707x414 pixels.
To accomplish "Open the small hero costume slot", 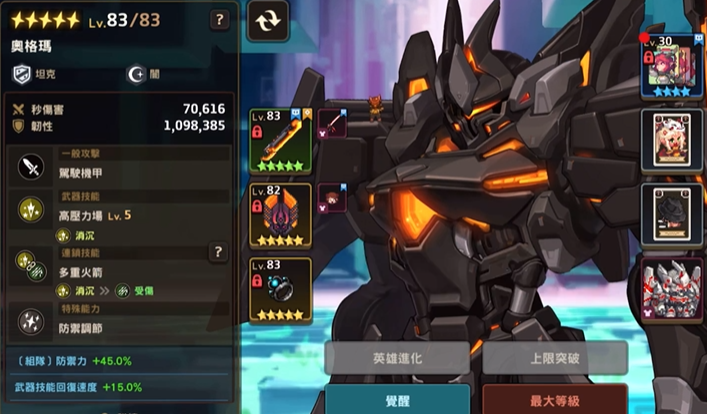I will pos(332,198).
